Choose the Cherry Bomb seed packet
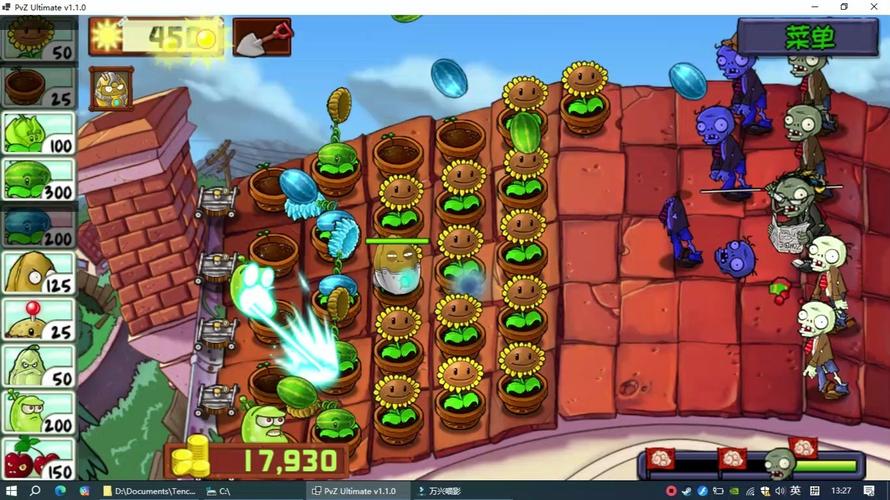The height and width of the screenshot is (500, 890). (x=39, y=458)
